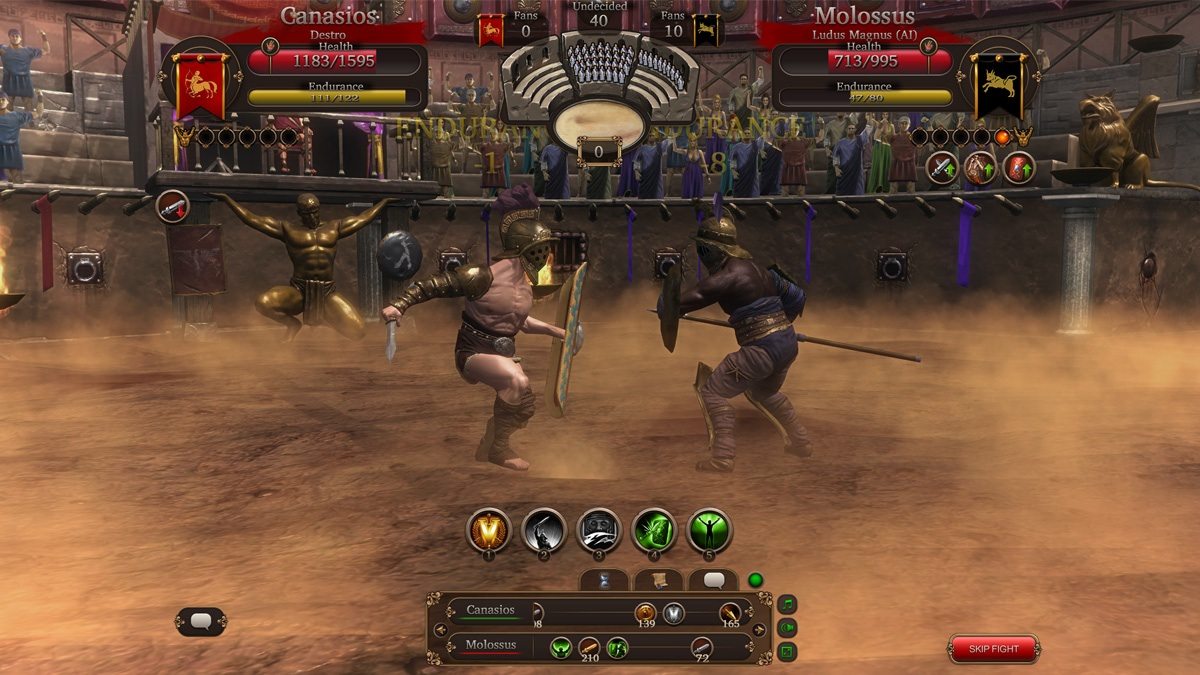Switch to the hourglass timeline tab
The width and height of the screenshot is (1200, 675).
(x=604, y=581)
